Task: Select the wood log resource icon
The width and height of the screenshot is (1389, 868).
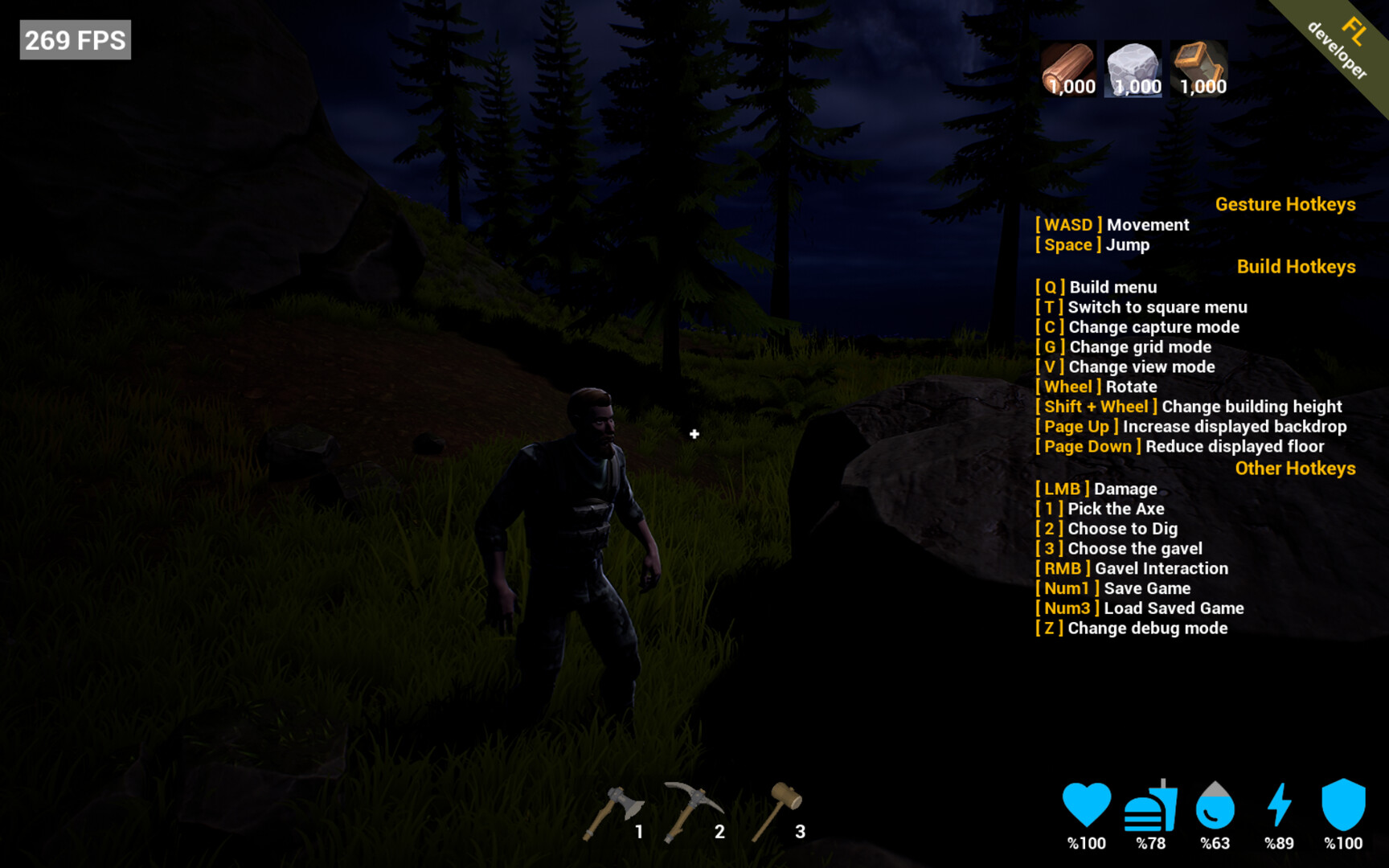Action: tap(1069, 68)
